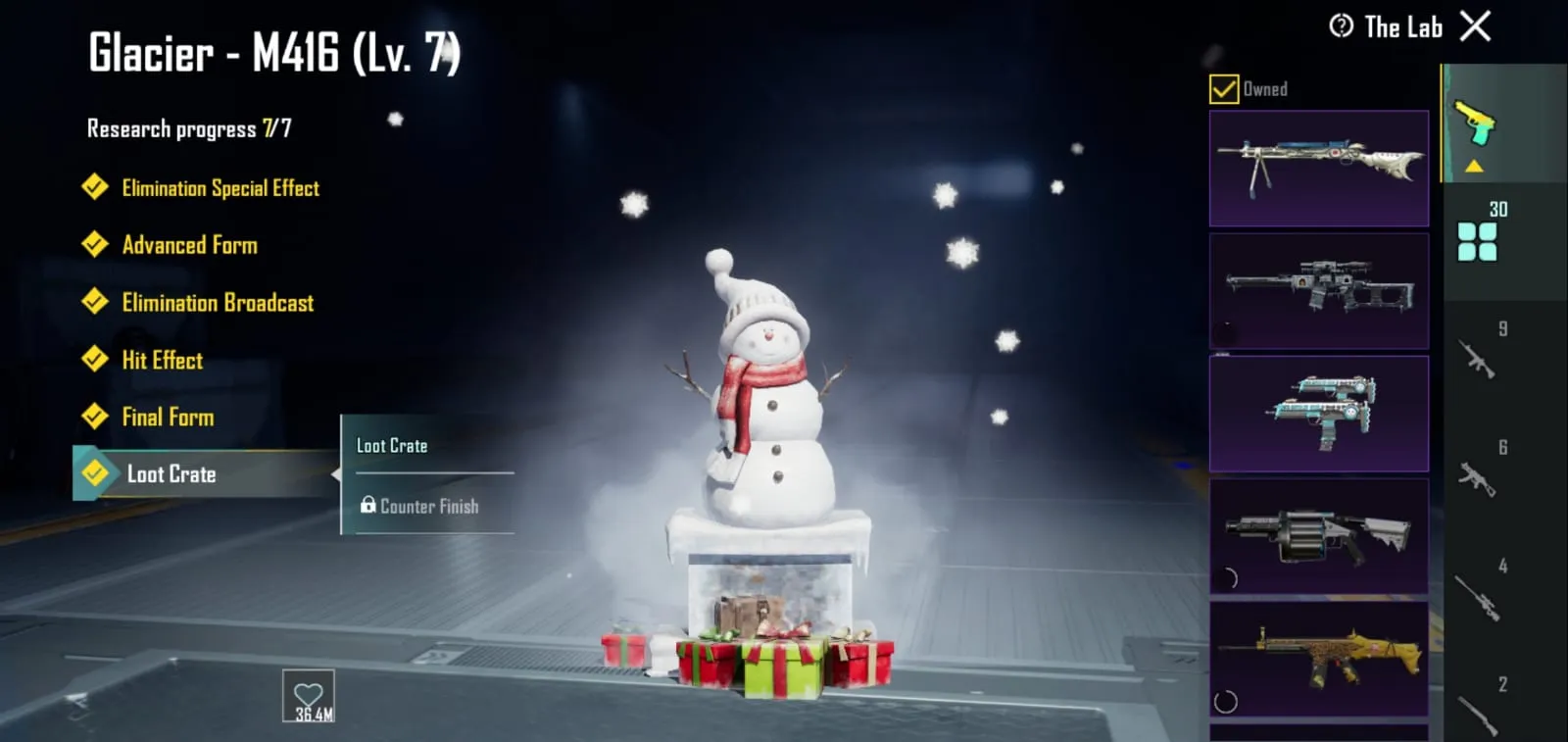Select the grenade launcher skin thumbnail

click(1318, 535)
